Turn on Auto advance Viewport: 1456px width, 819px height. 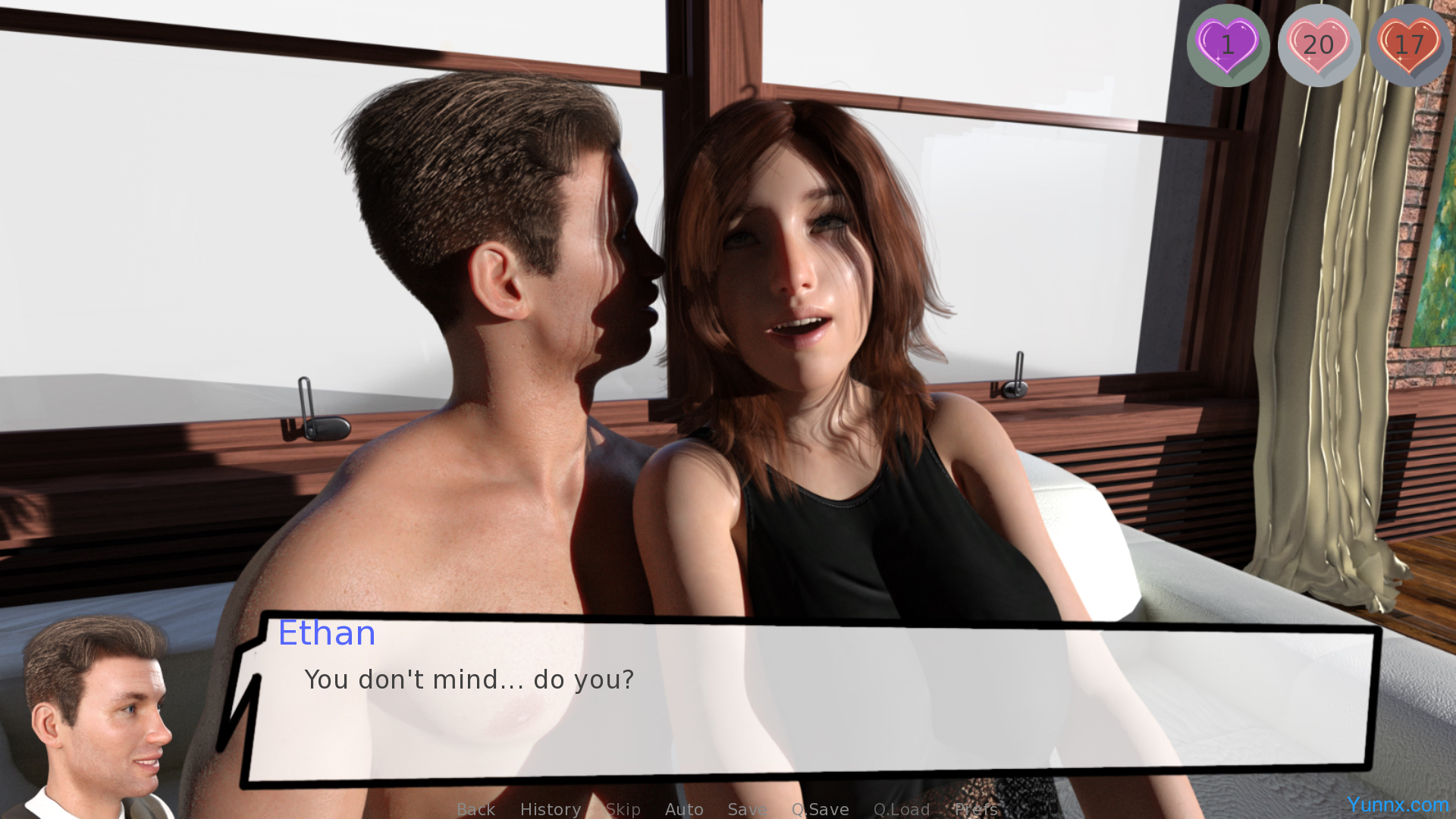[684, 809]
